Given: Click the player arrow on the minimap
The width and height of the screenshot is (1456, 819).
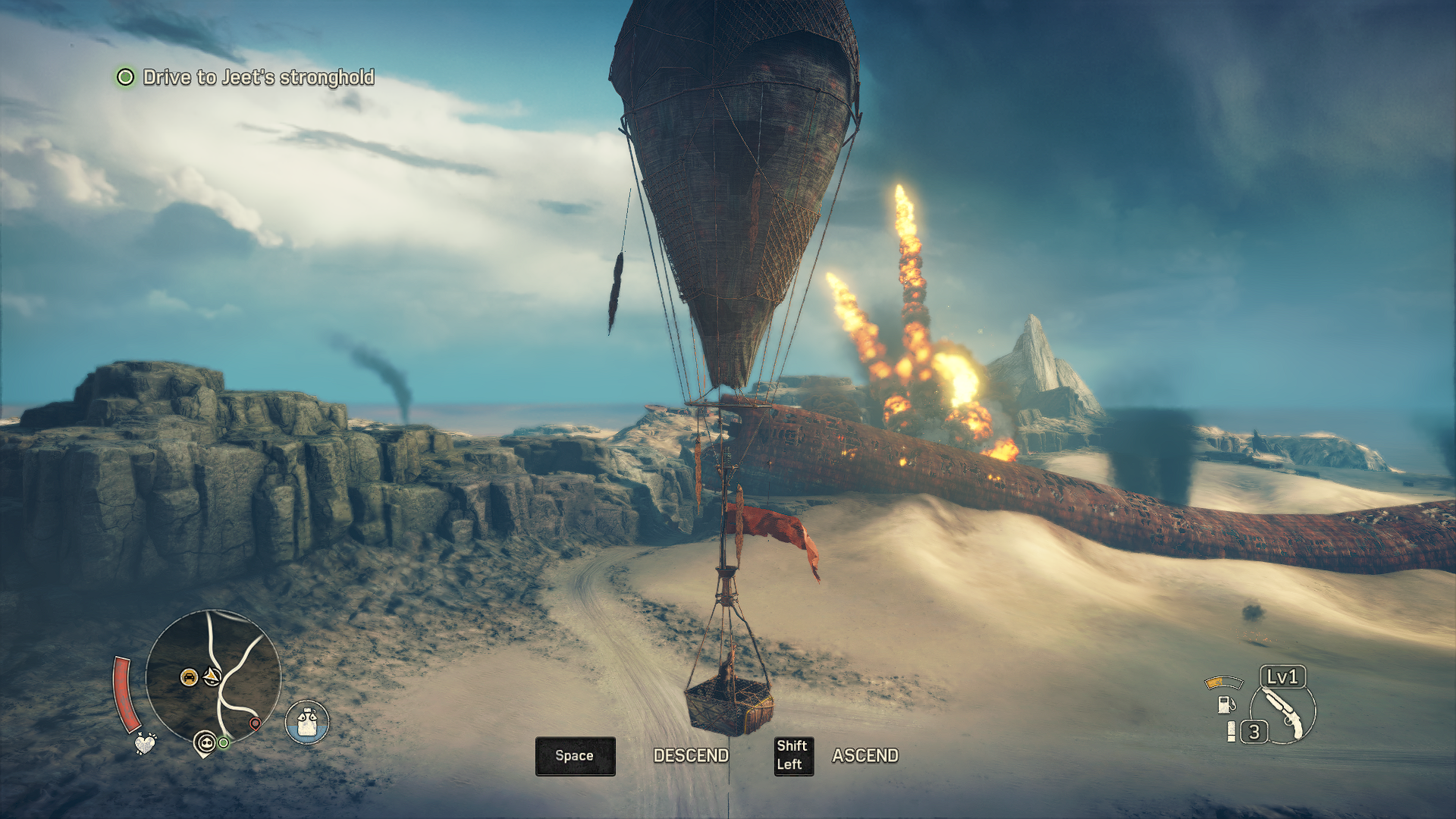Looking at the screenshot, I should click(212, 676).
